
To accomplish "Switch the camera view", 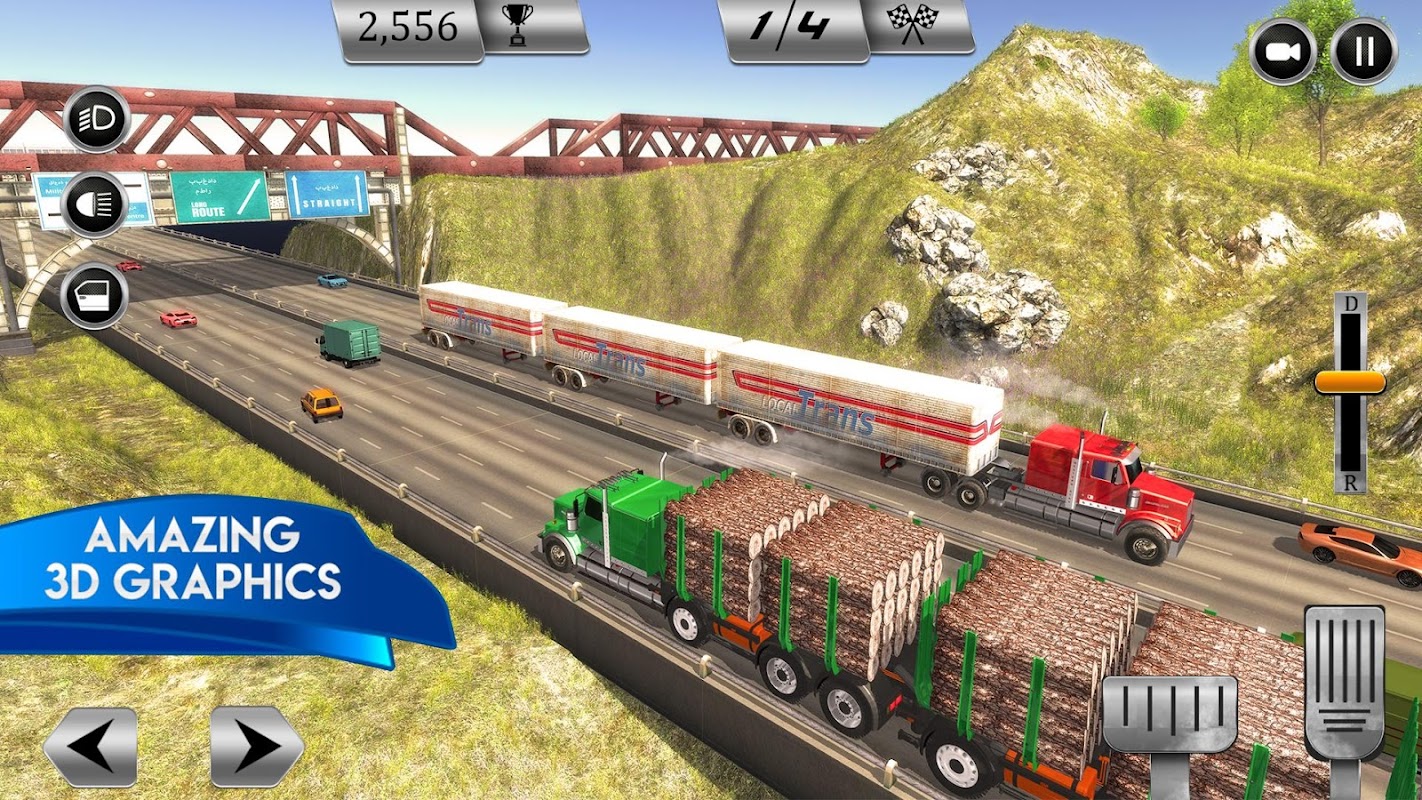I will click(x=1283, y=51).
